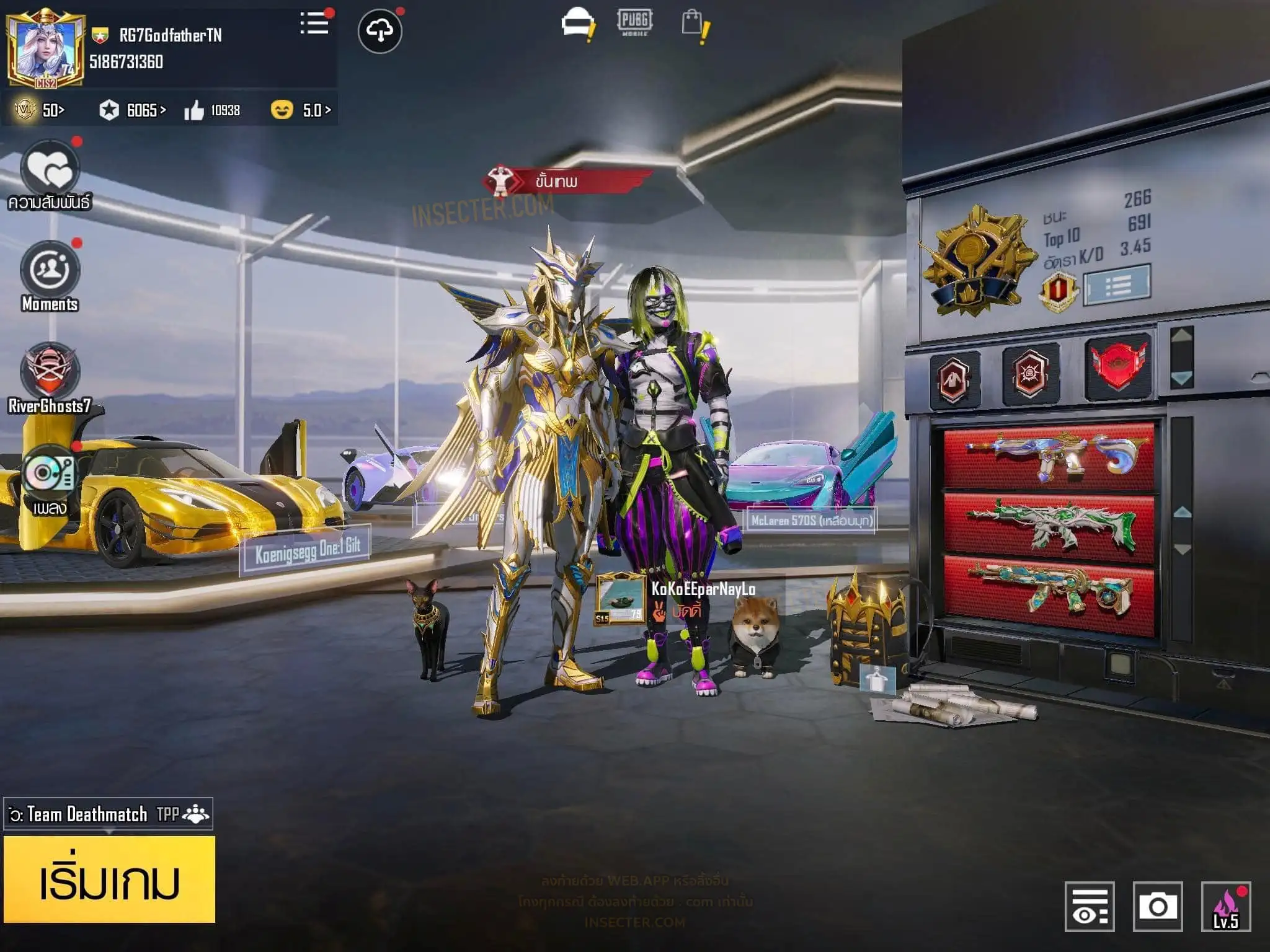Open the helmet icon with exclamation mark

577,25
